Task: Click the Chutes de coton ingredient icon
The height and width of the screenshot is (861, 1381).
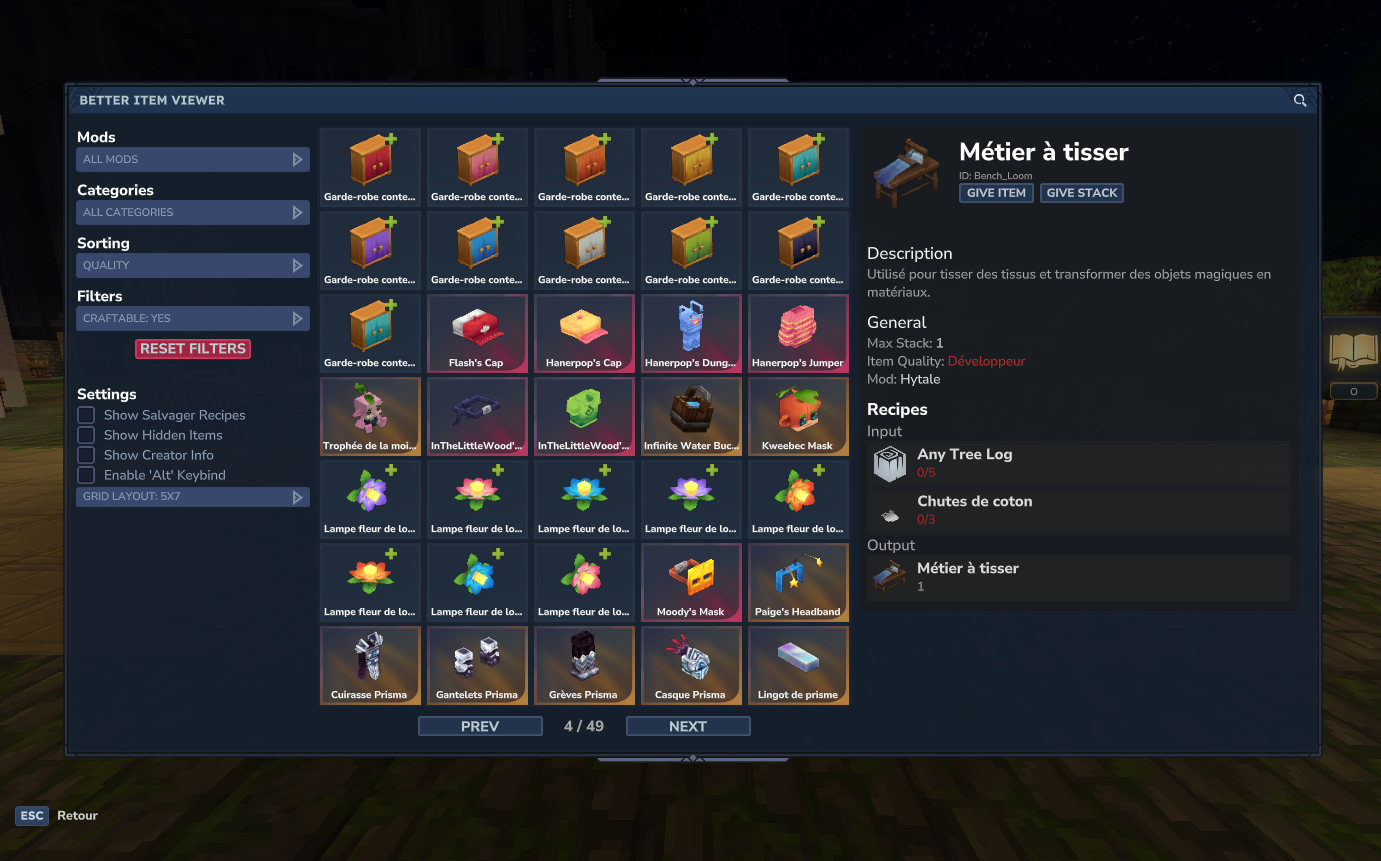Action: 889,510
